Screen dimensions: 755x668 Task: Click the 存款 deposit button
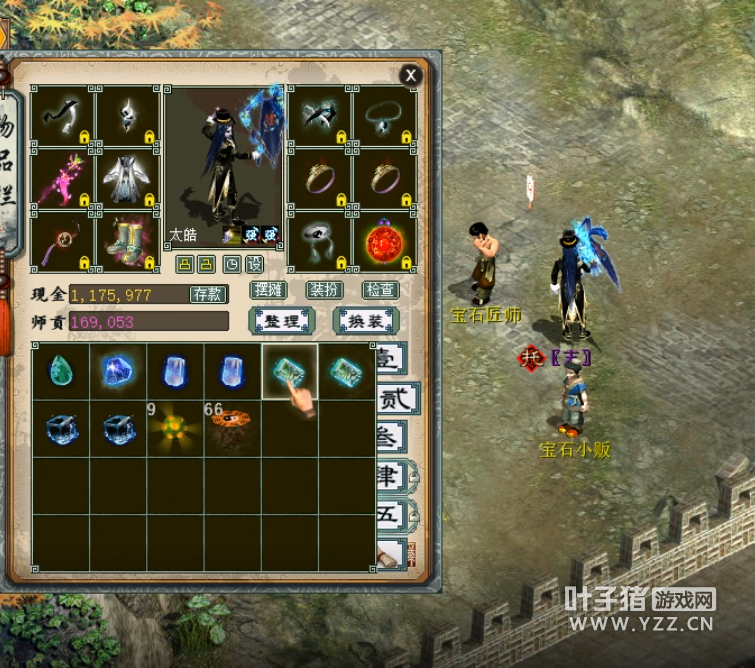tap(208, 294)
